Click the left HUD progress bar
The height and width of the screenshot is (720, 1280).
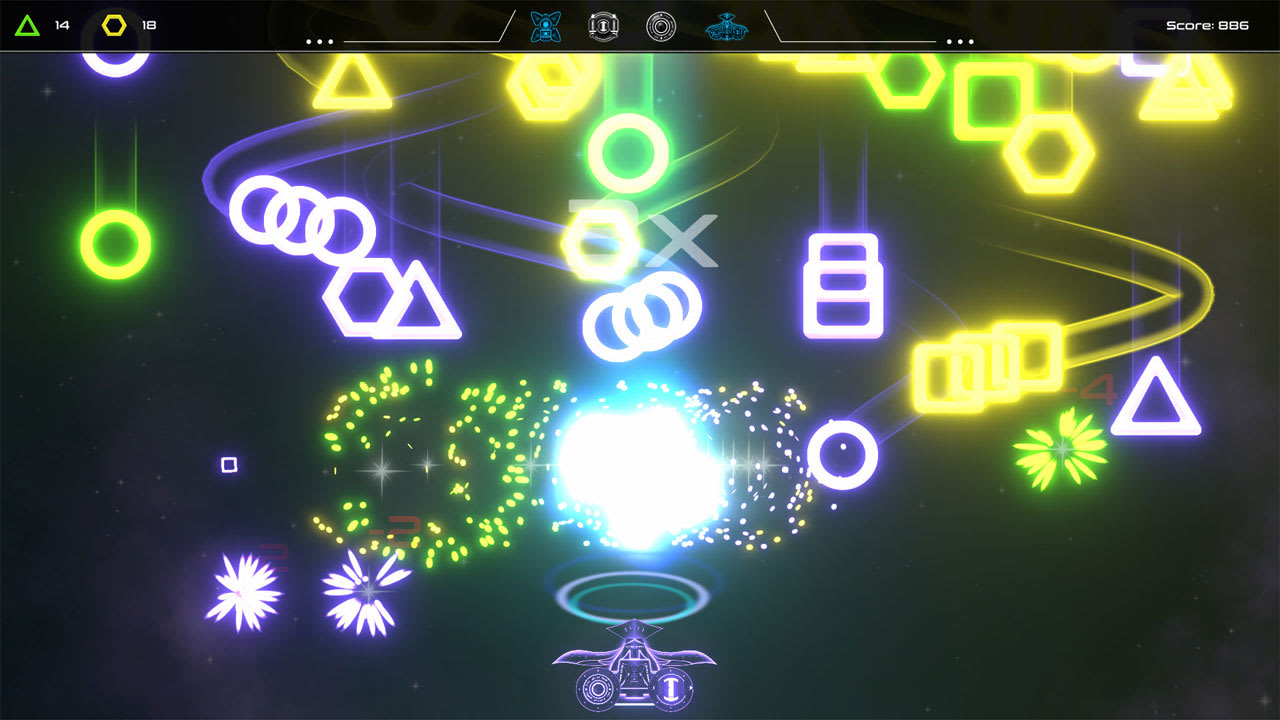[420, 42]
